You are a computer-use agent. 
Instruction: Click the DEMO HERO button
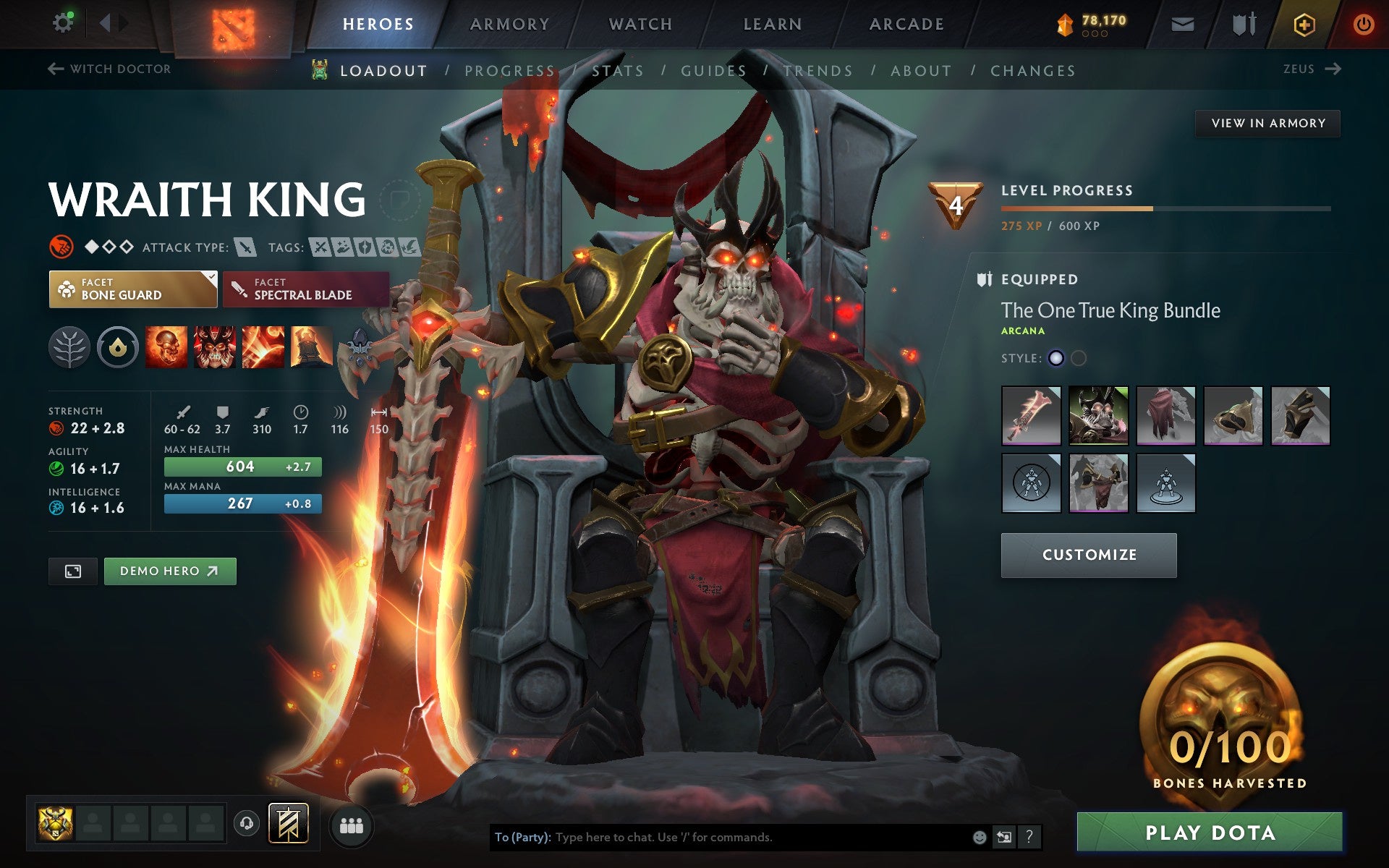click(x=169, y=571)
